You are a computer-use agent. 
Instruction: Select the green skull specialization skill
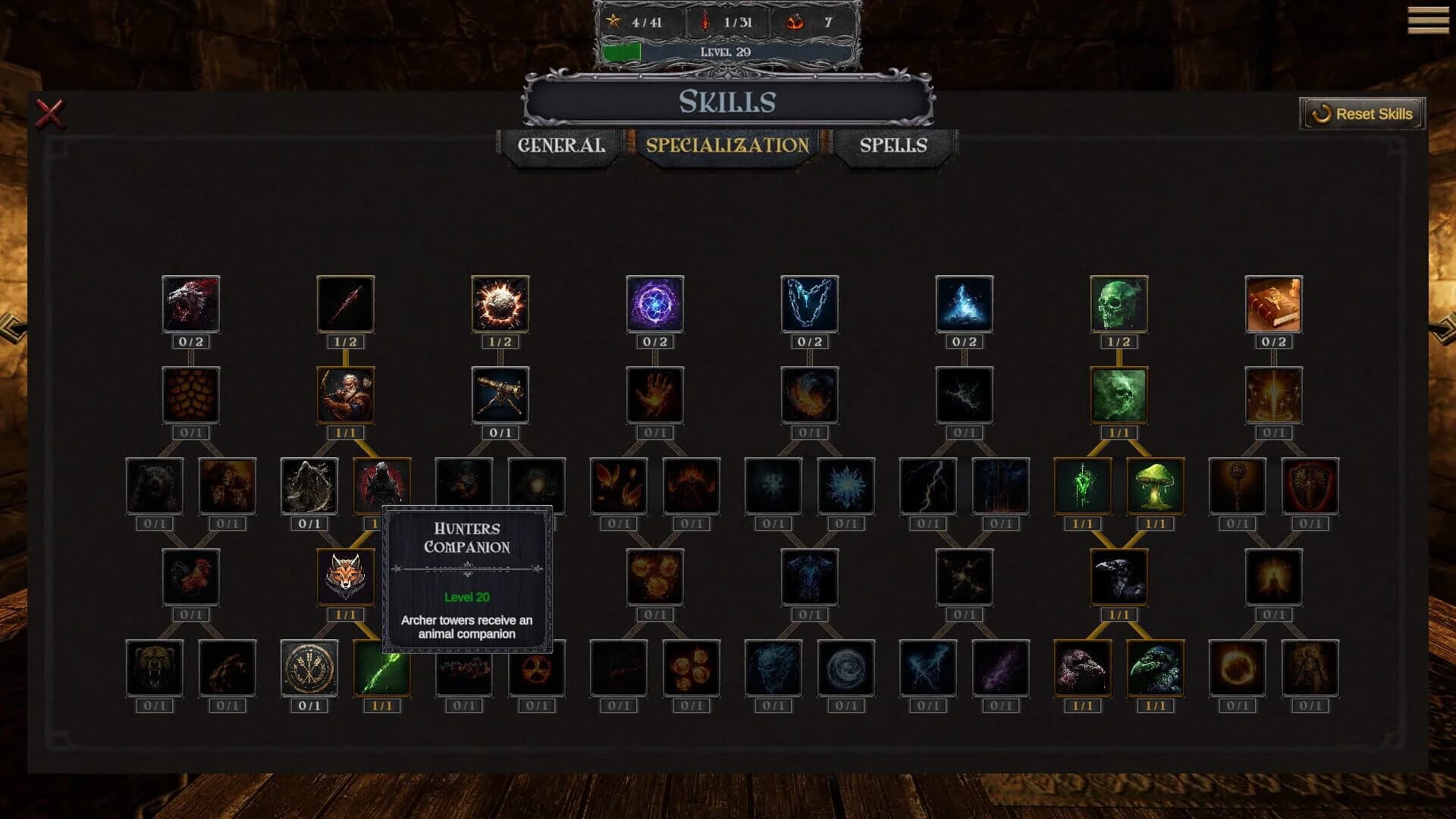[x=1119, y=305]
